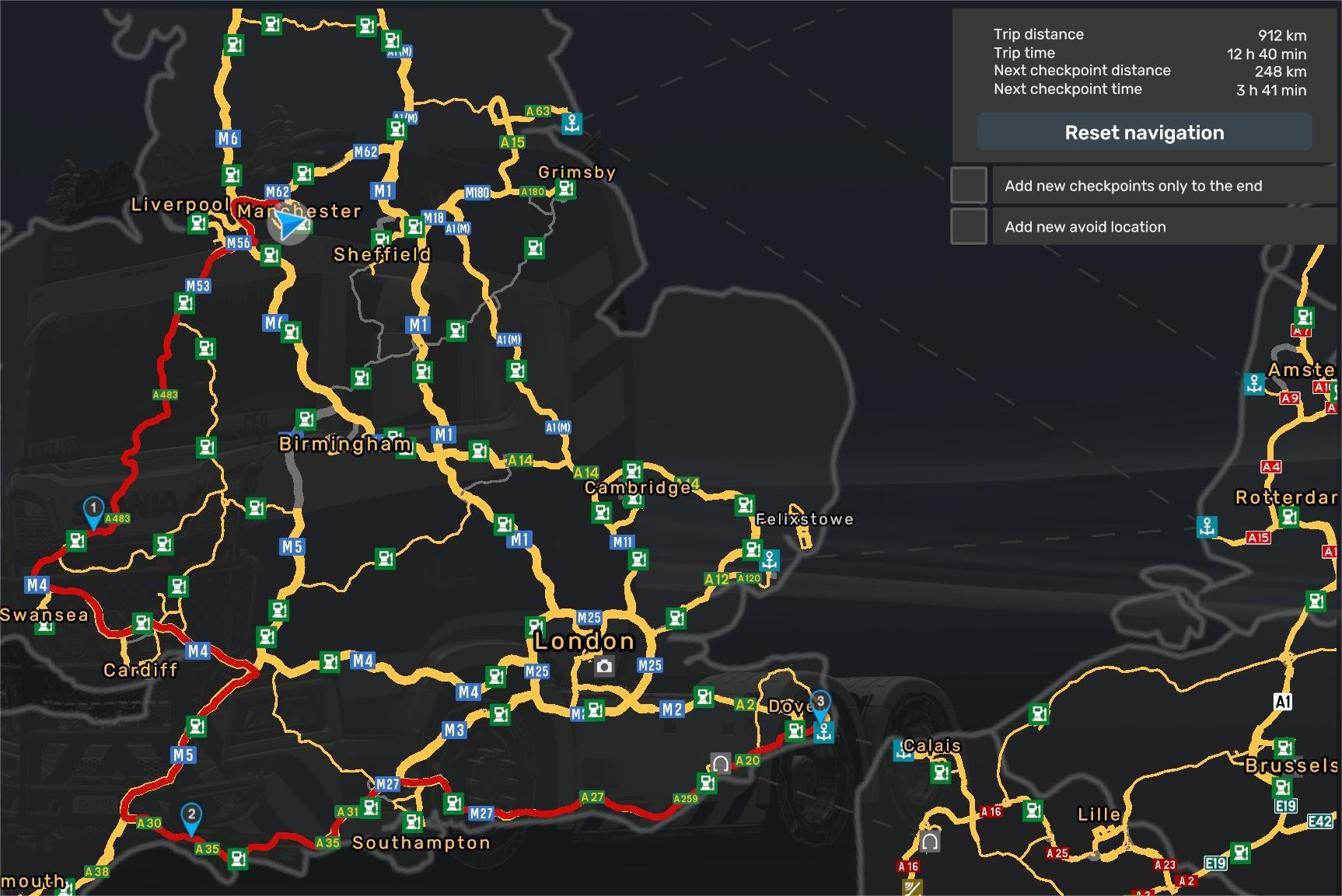Enable 'Add new avoid location' checkbox

(969, 227)
